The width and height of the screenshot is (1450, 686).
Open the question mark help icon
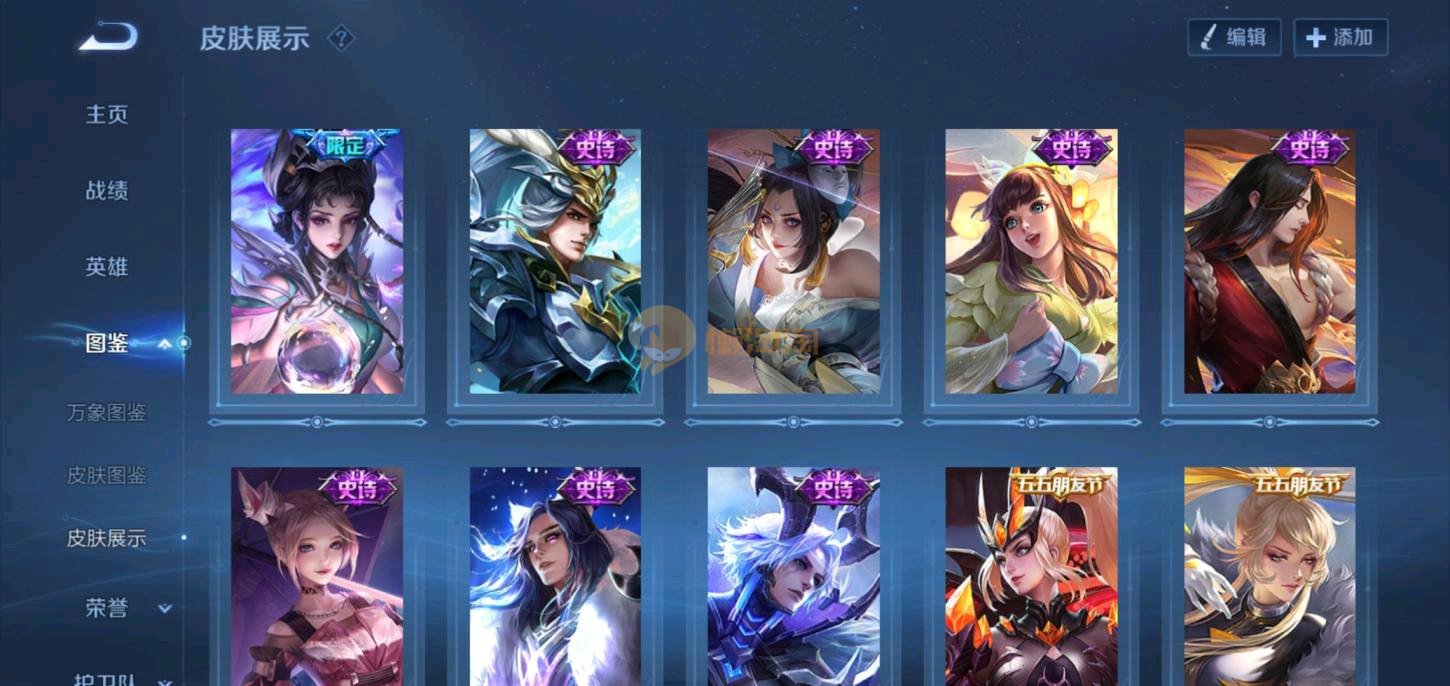(x=341, y=39)
